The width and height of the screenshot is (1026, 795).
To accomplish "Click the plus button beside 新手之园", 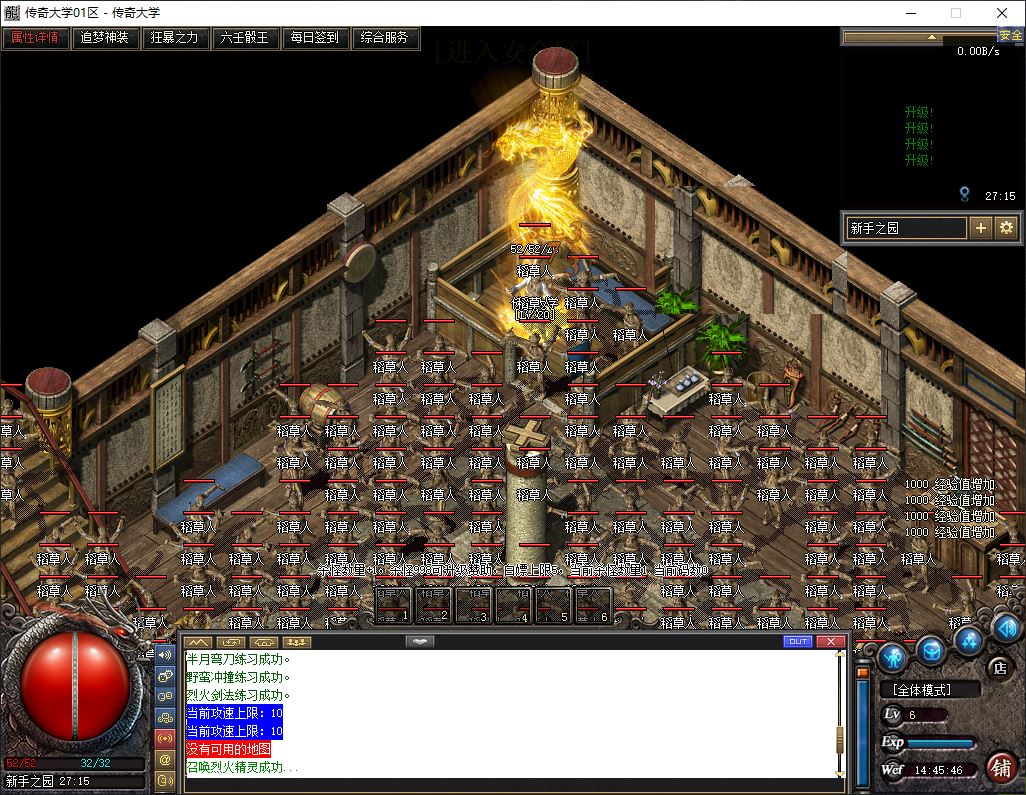I will click(x=981, y=228).
